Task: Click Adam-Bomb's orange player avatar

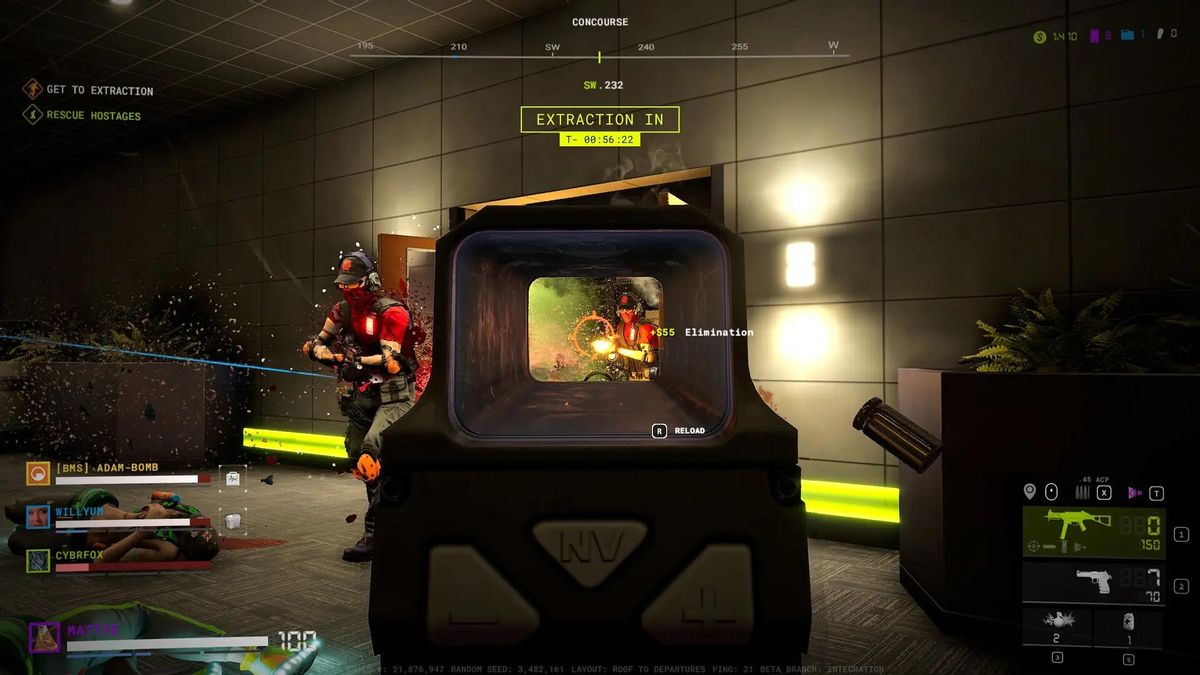Action: pyautogui.click(x=39, y=473)
